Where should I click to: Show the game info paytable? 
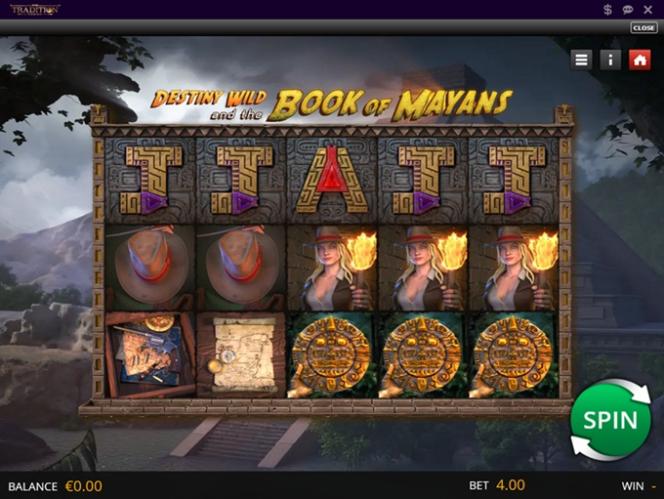(610, 60)
